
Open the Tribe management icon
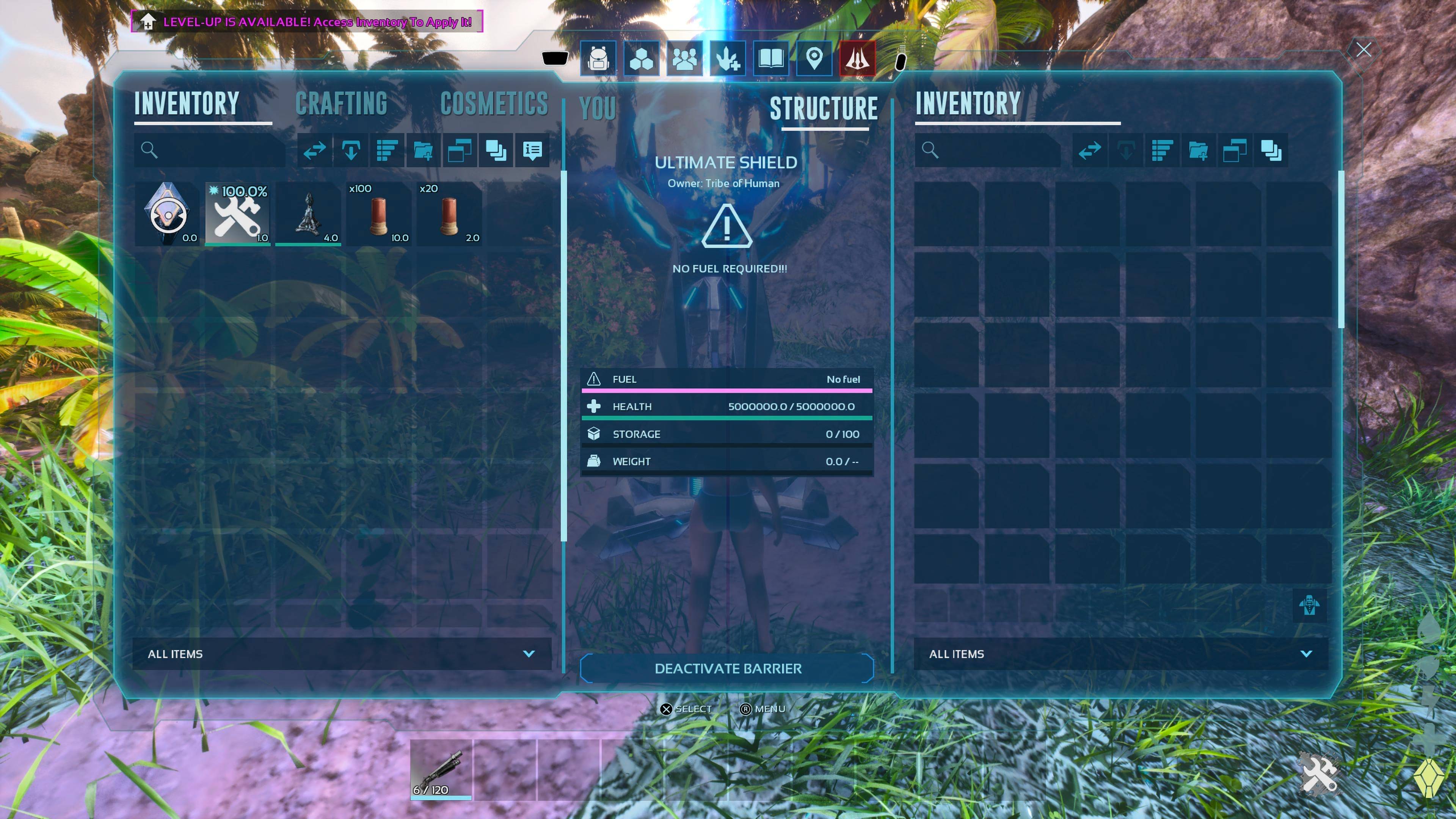(684, 59)
